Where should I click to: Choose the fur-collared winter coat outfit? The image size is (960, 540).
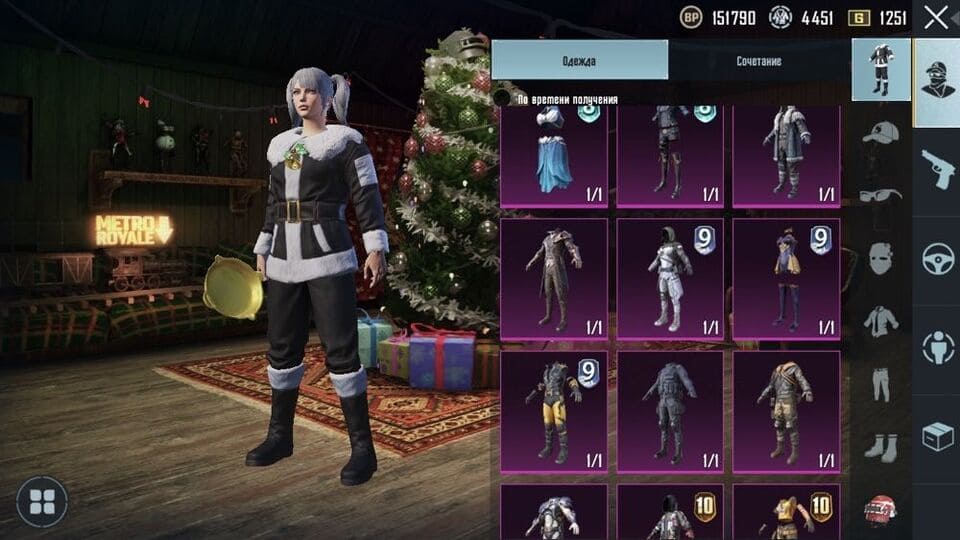coord(786,157)
